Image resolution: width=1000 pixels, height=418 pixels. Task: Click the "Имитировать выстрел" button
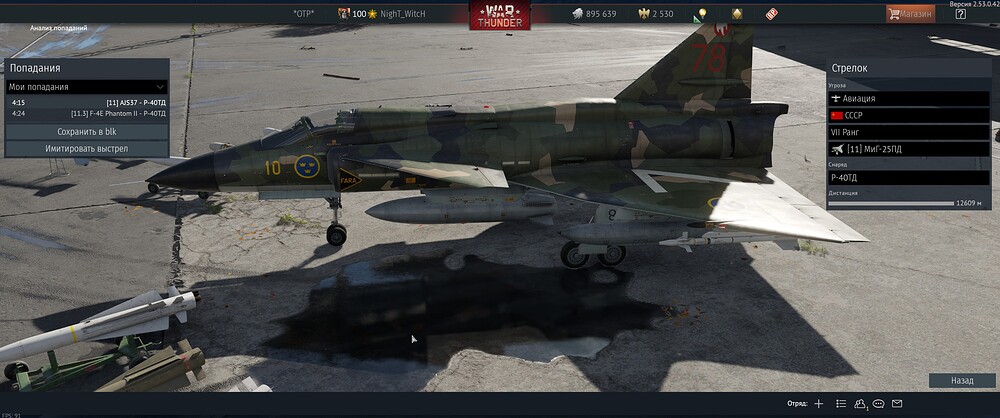86,148
